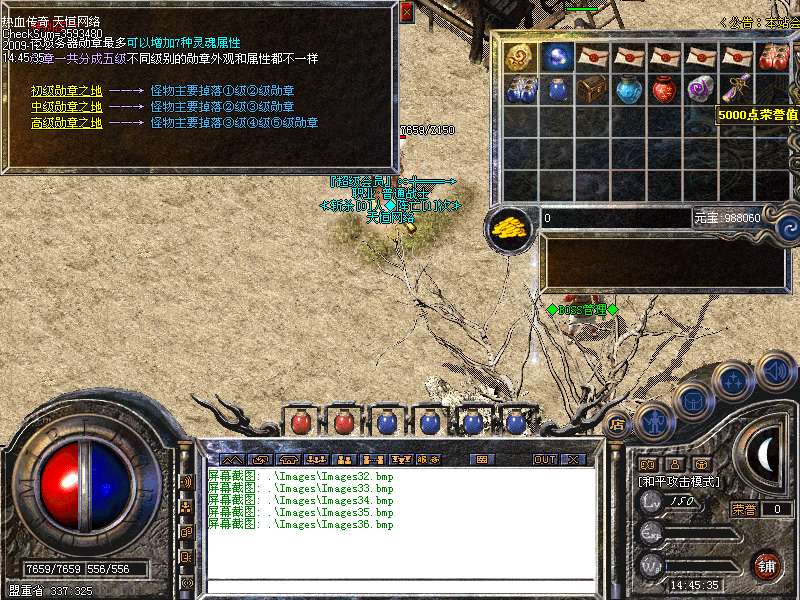800x600 pixels.
Task: Open the bag button
Action: tap(691, 400)
